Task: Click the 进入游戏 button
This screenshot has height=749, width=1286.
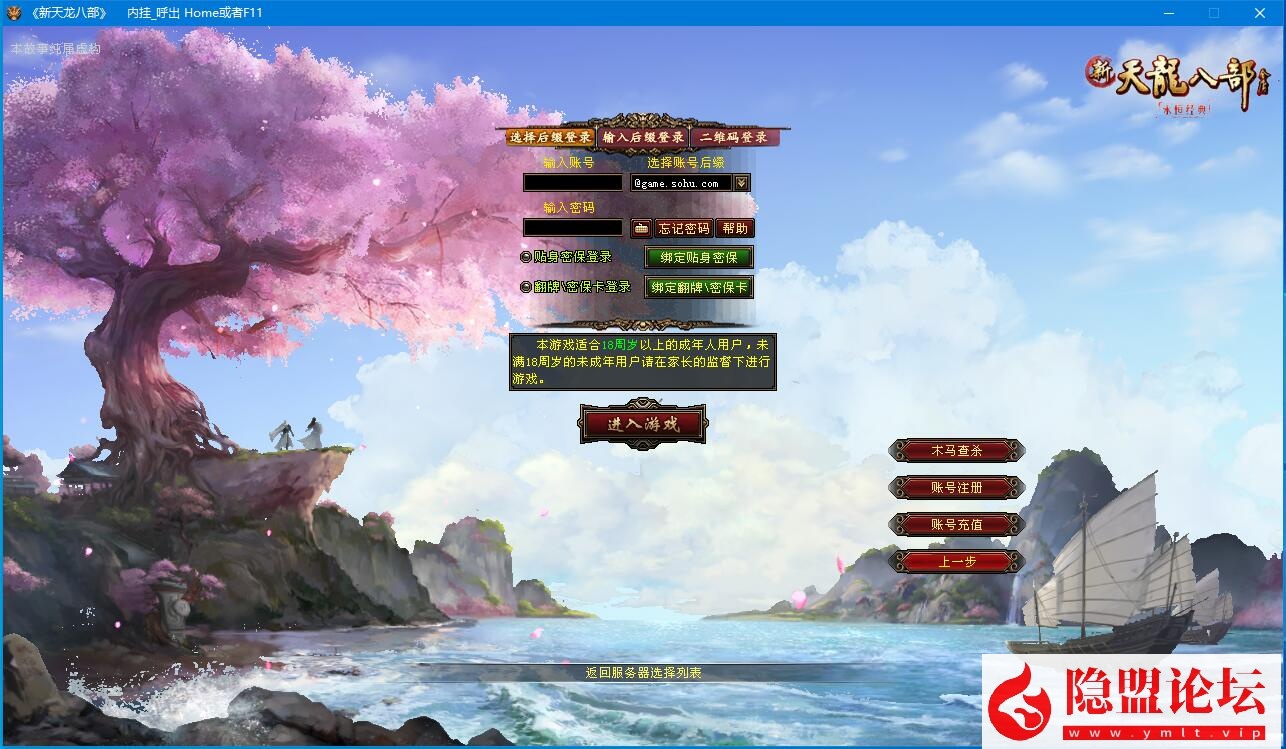Action: pos(643,423)
